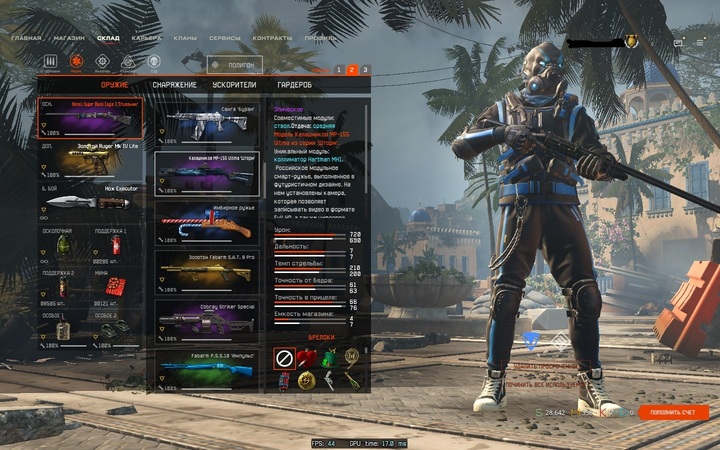720x450 pixels.
Task: Select the Сайга 'Буран' shotgun
Action: click(x=206, y=124)
